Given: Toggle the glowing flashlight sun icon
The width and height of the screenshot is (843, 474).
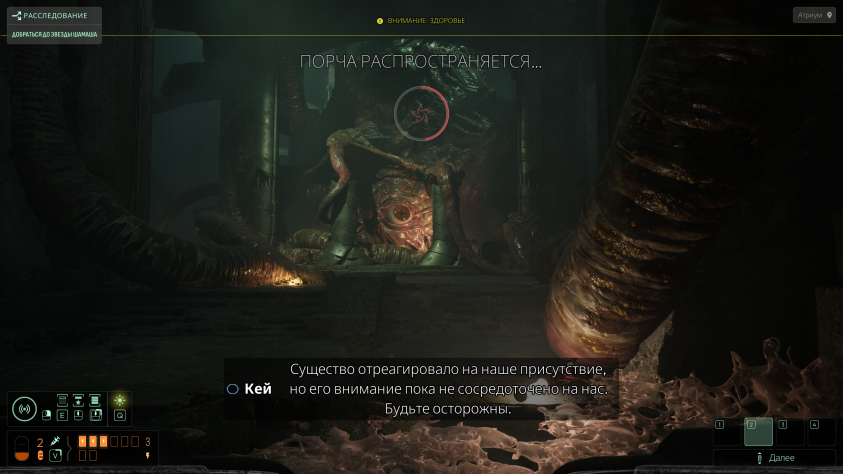Looking at the screenshot, I should [120, 400].
